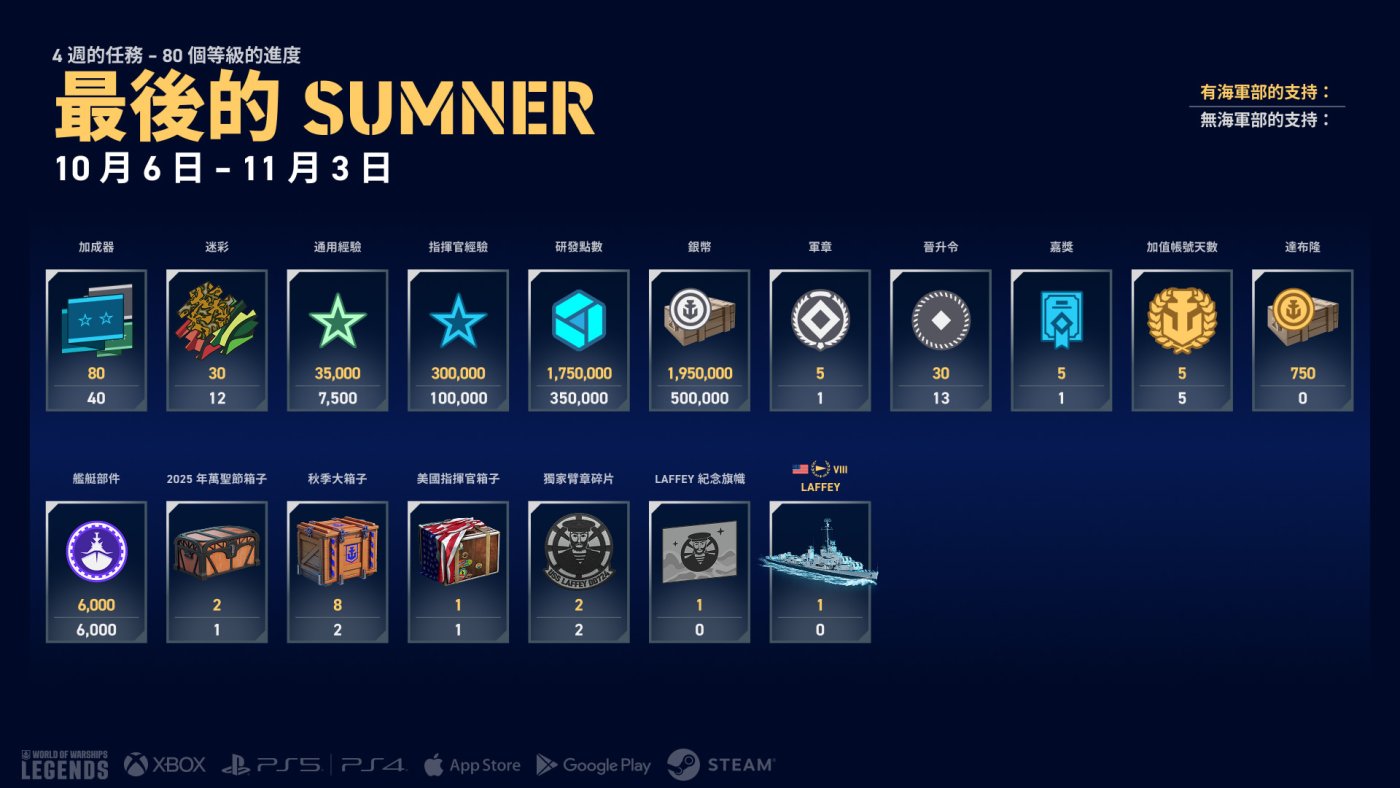Open the blue ribbon commendation card
1400x788 pixels.
click(1061, 340)
